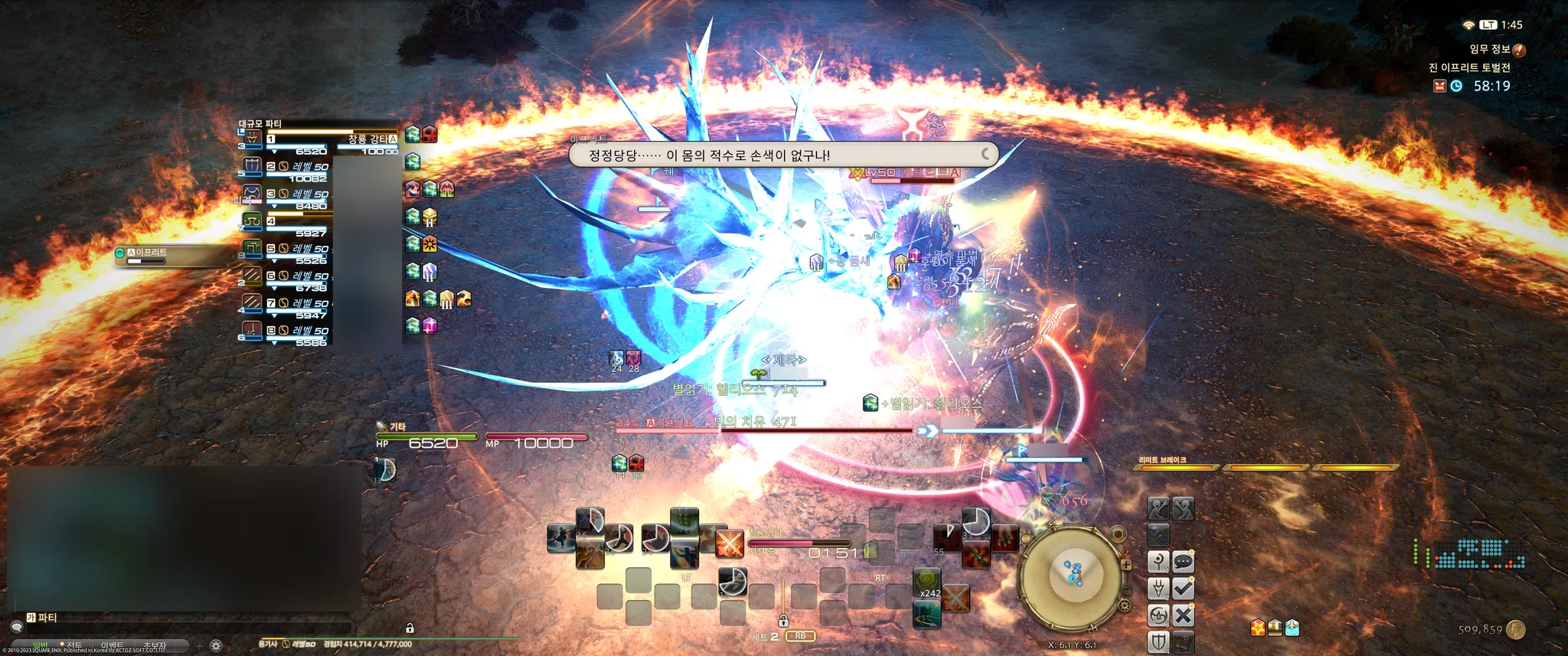Activate the glowing crossed swords ability
1568x656 pixels.
(729, 543)
